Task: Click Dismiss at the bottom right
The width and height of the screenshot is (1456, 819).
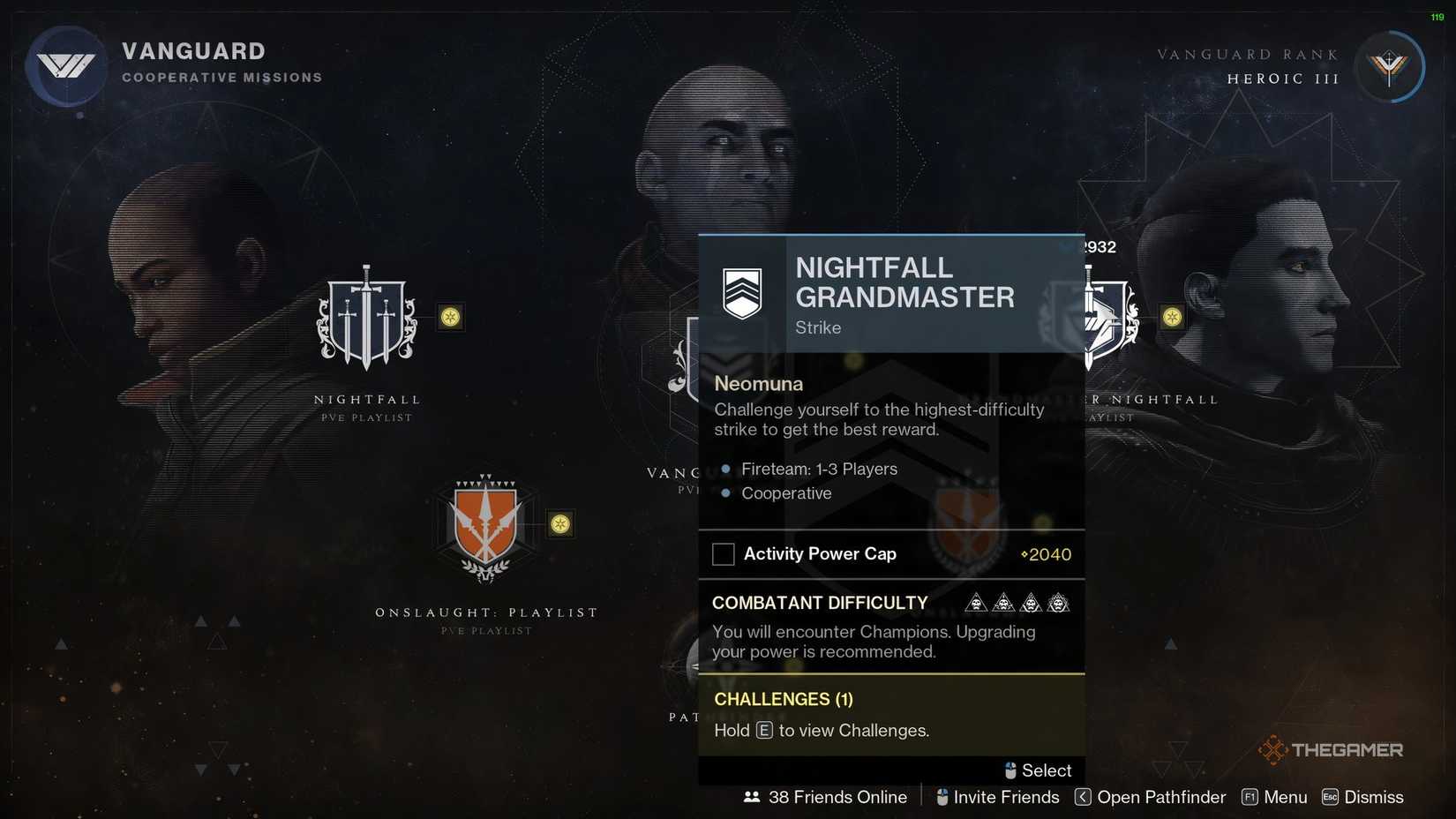Action: point(1372,797)
